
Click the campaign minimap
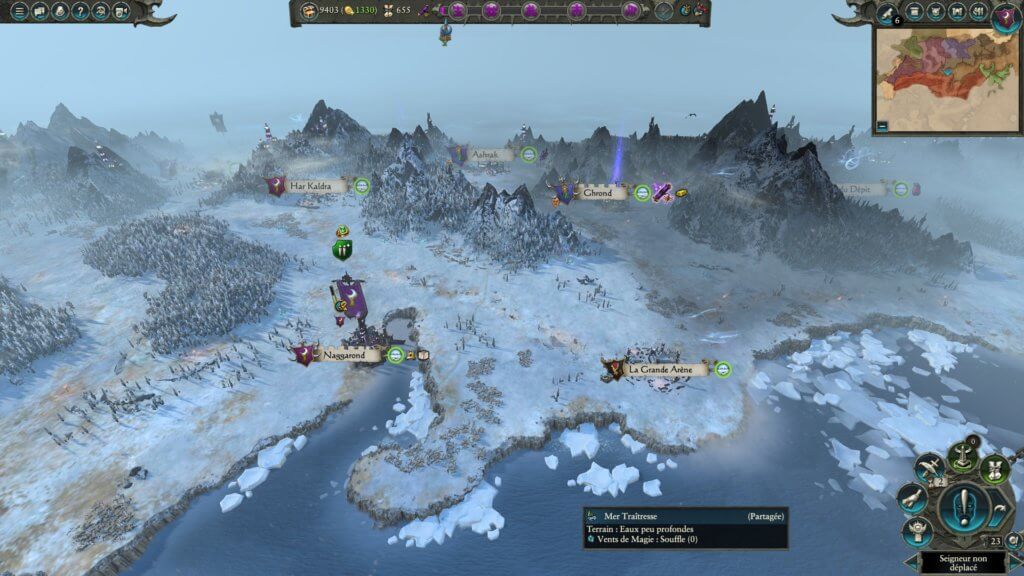click(x=947, y=78)
